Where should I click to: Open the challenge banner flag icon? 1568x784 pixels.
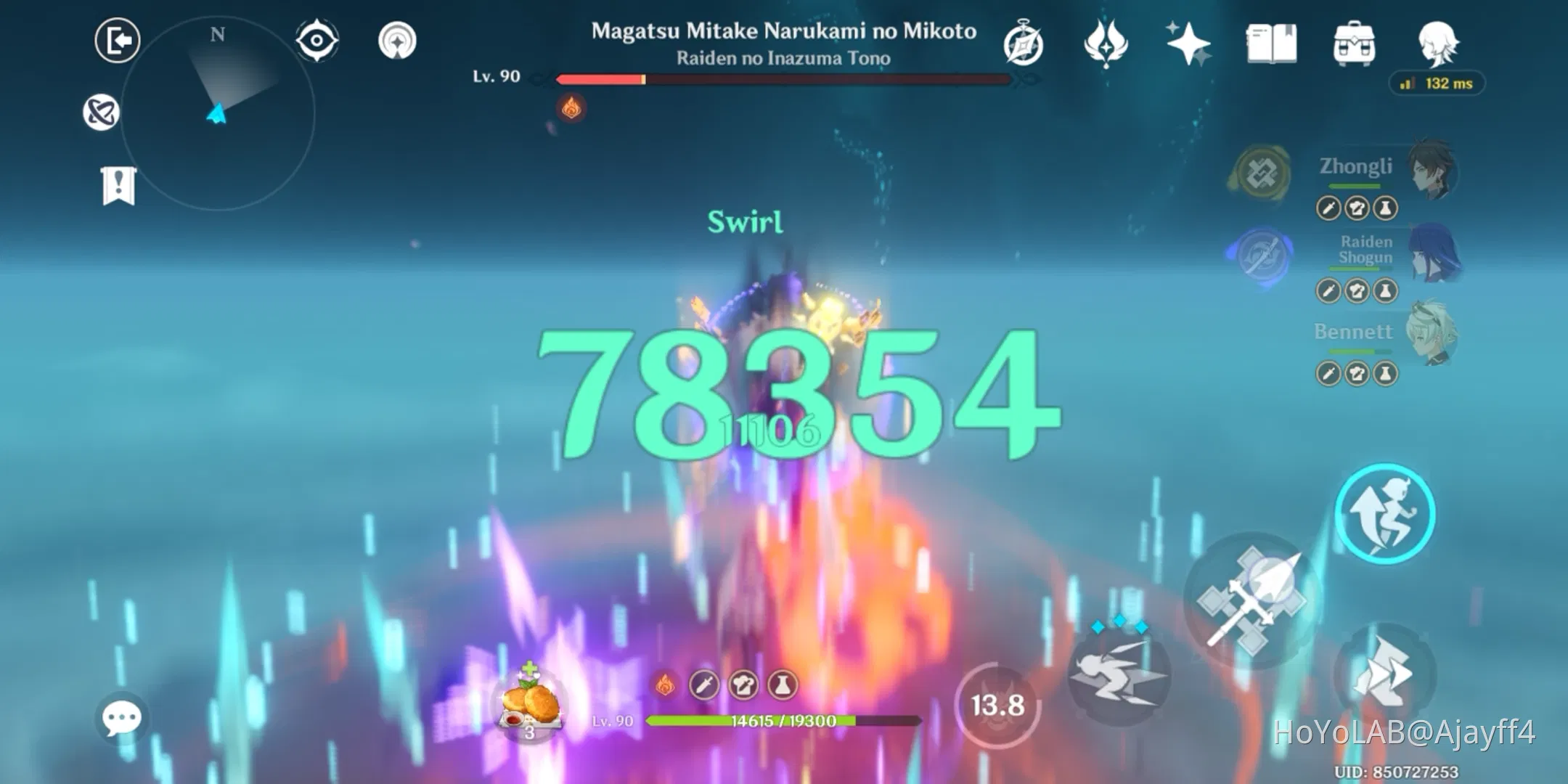tap(118, 186)
